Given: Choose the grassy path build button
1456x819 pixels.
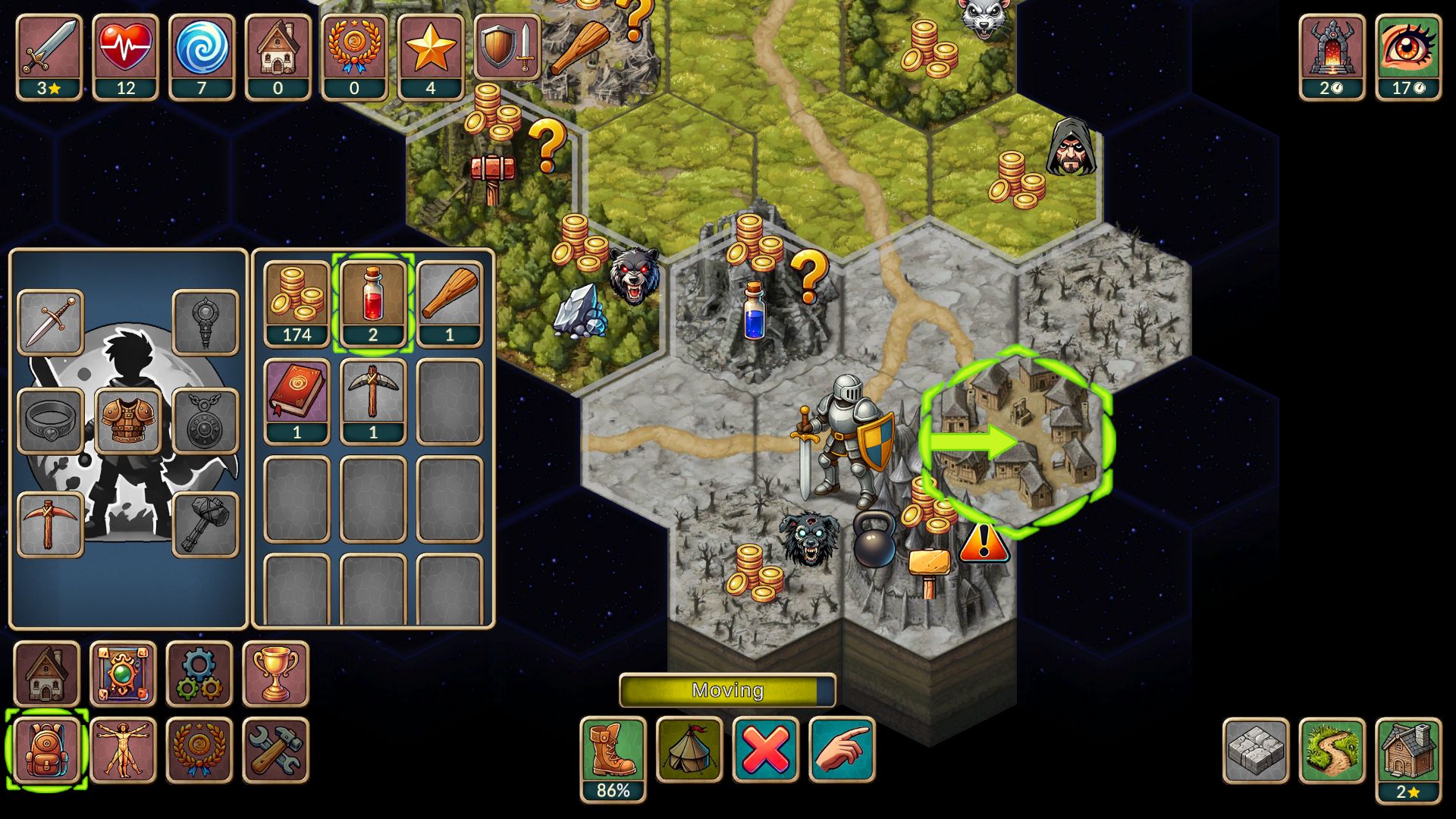Looking at the screenshot, I should (x=1332, y=750).
